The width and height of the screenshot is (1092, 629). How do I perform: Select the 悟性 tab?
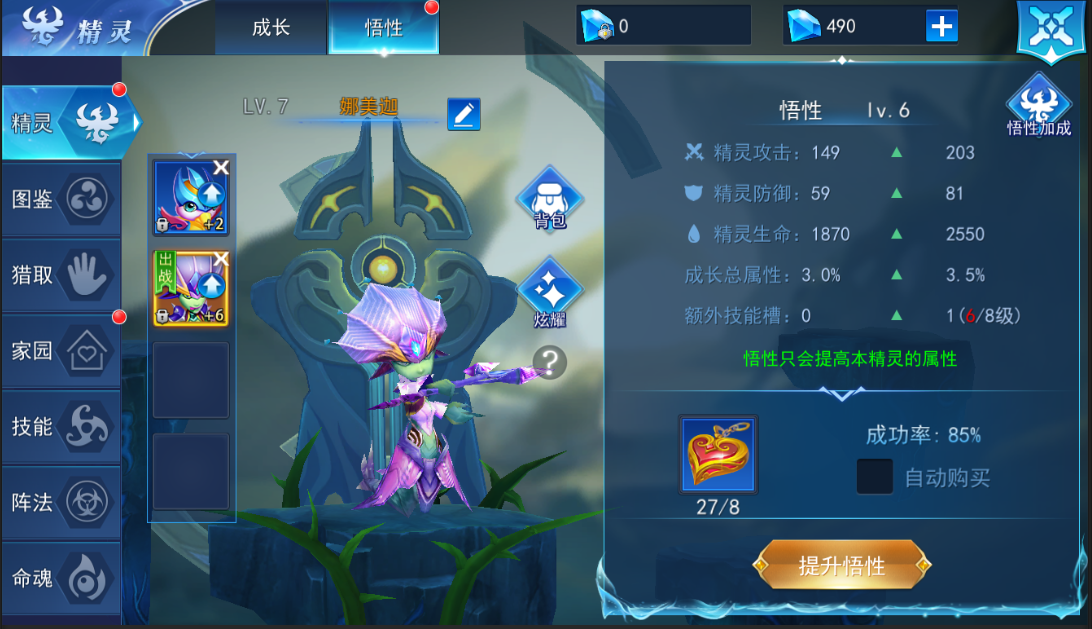click(x=383, y=28)
